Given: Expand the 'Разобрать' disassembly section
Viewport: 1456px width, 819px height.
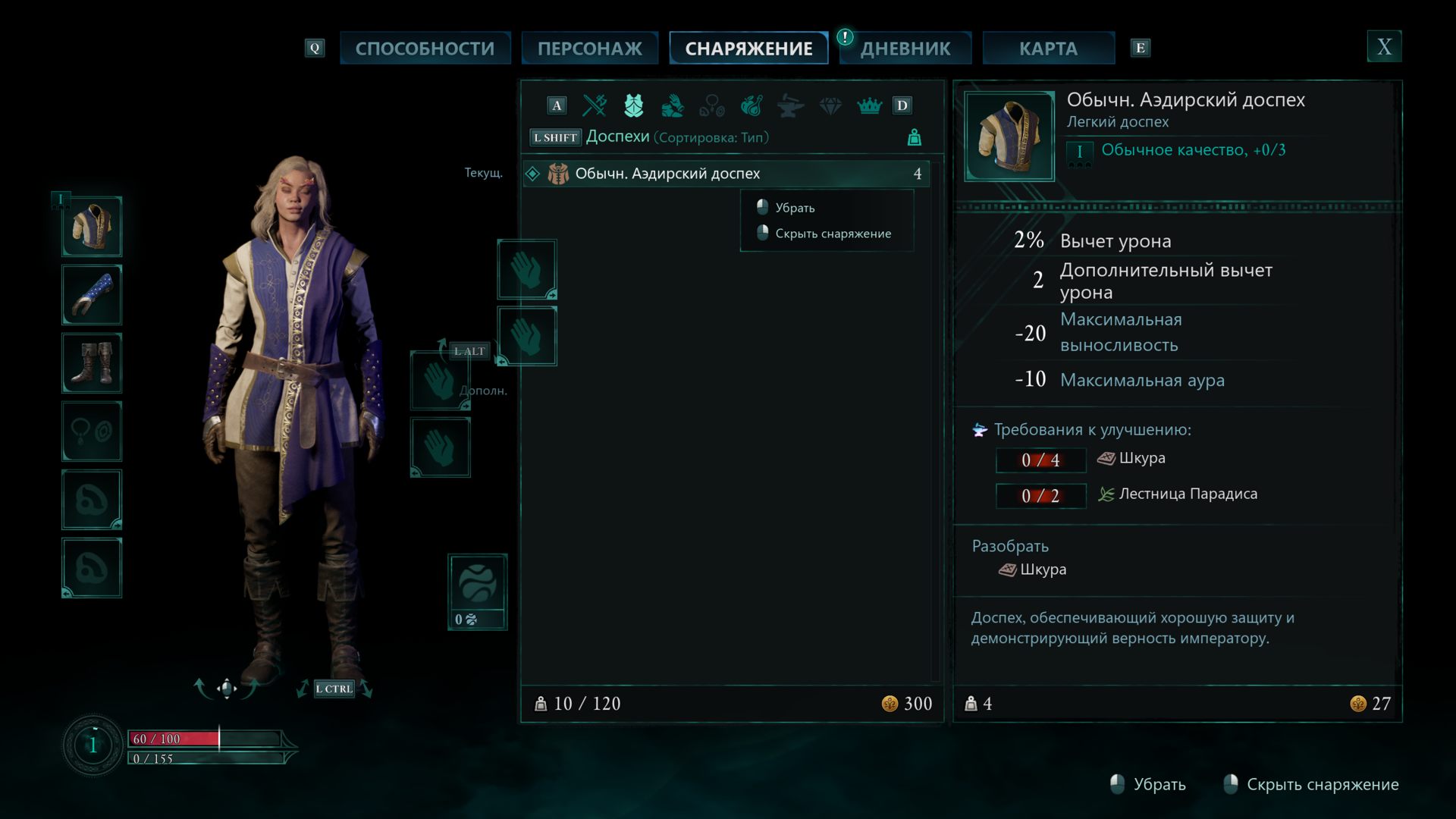Looking at the screenshot, I should 1009,545.
